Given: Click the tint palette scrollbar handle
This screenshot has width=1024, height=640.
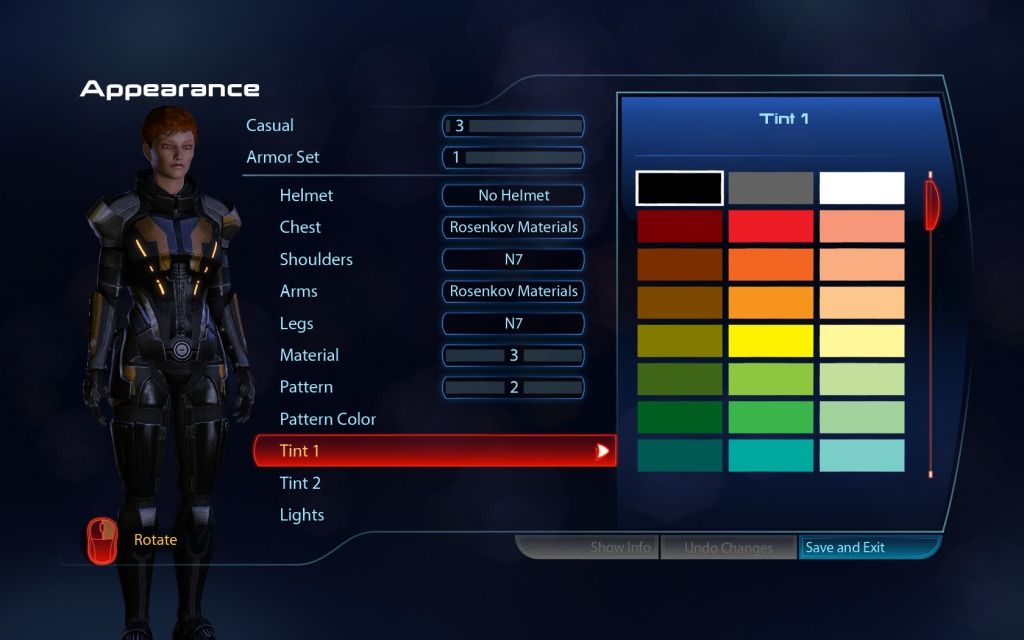Looking at the screenshot, I should point(932,203).
